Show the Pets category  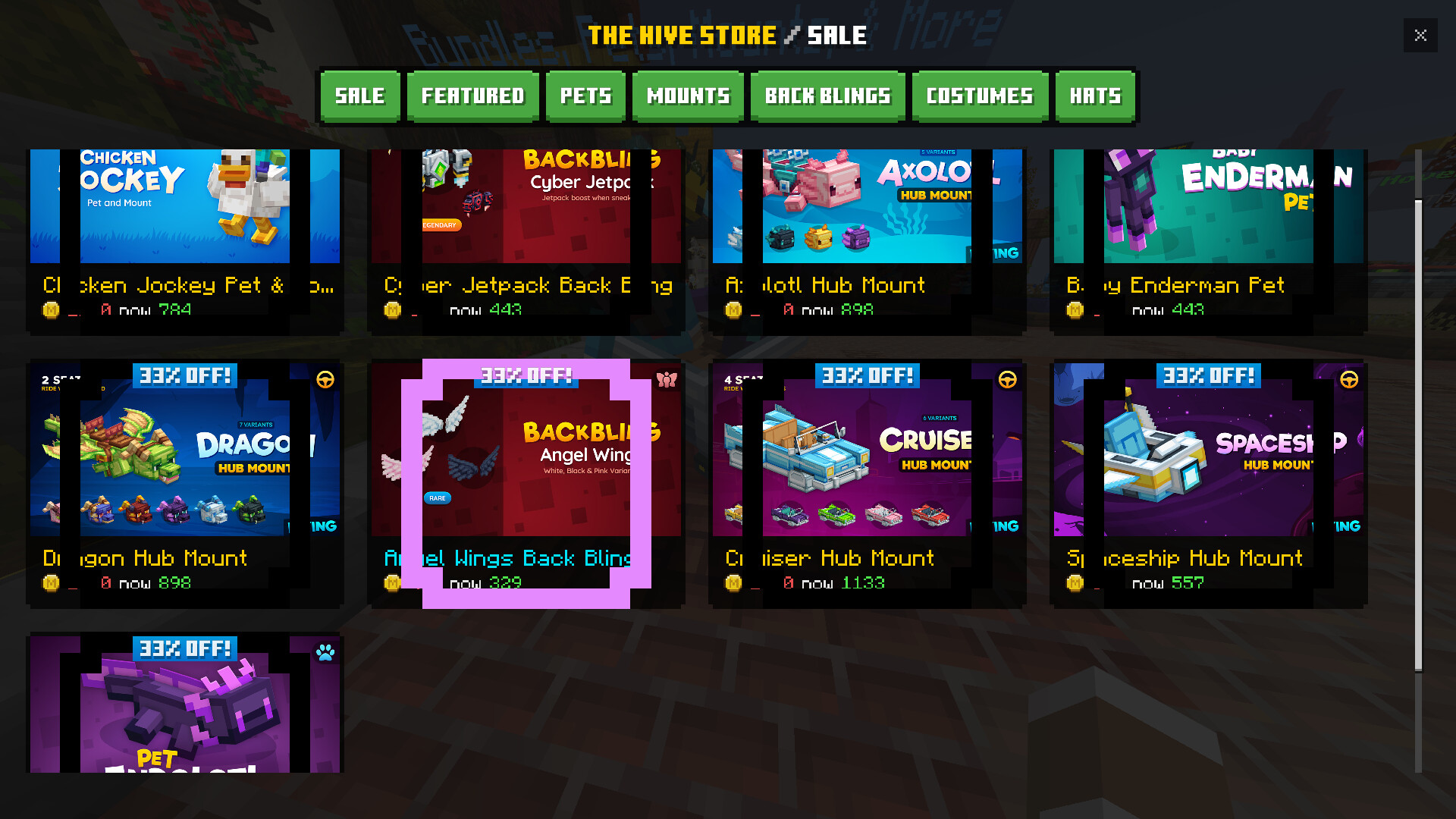coord(585,96)
